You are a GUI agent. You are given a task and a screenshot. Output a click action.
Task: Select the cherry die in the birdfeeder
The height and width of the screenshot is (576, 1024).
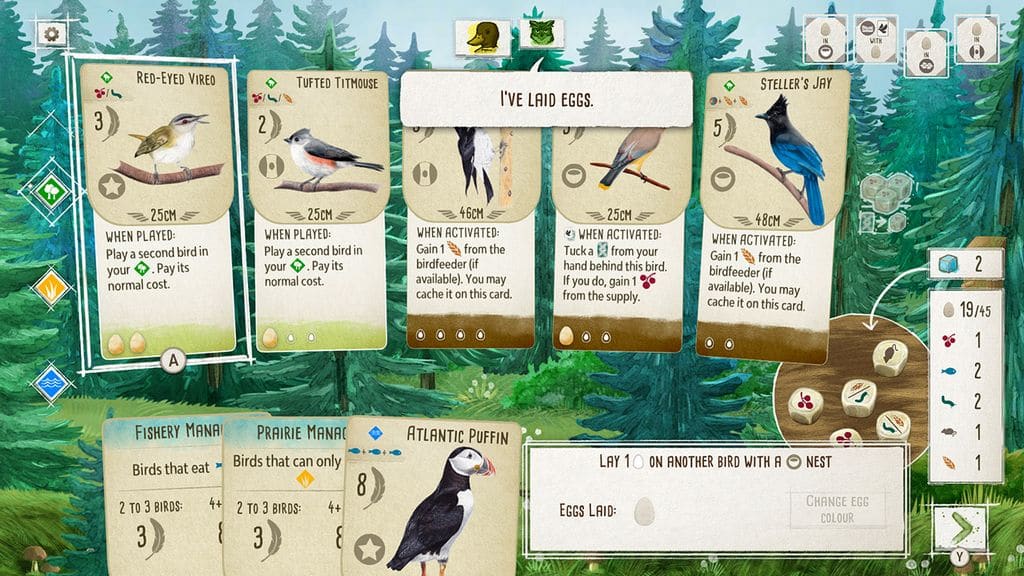pos(807,404)
